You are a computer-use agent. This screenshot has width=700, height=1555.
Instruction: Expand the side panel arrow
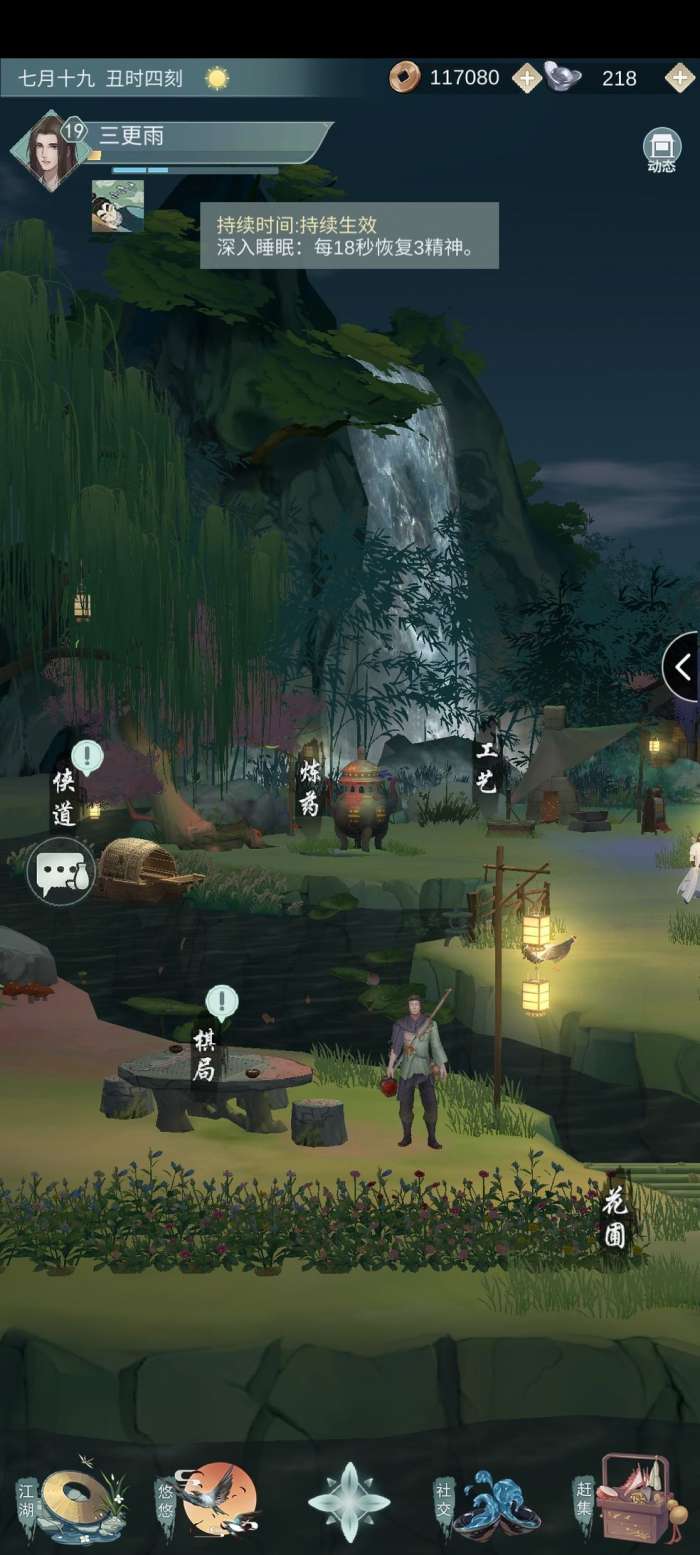[682, 666]
